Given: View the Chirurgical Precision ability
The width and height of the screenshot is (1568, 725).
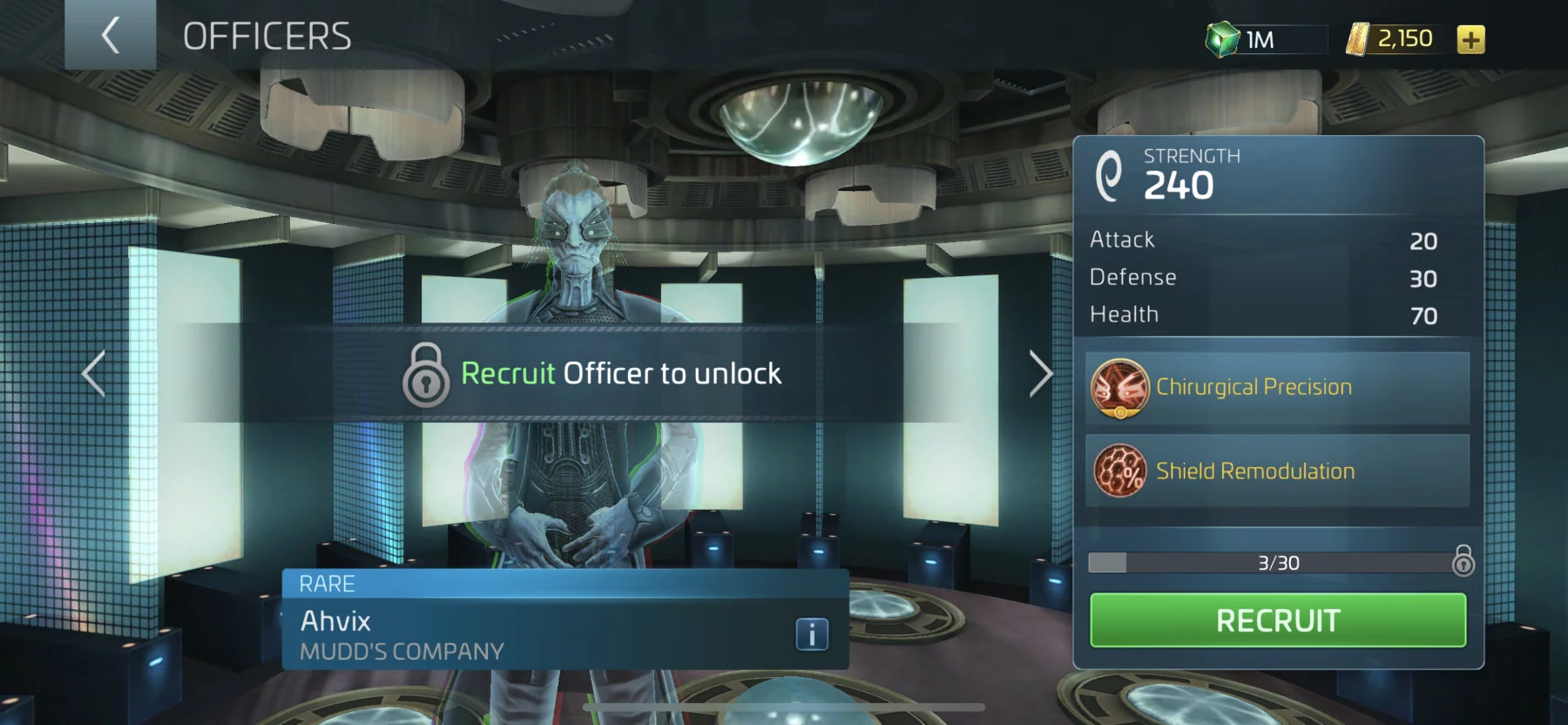Looking at the screenshot, I should point(1277,388).
